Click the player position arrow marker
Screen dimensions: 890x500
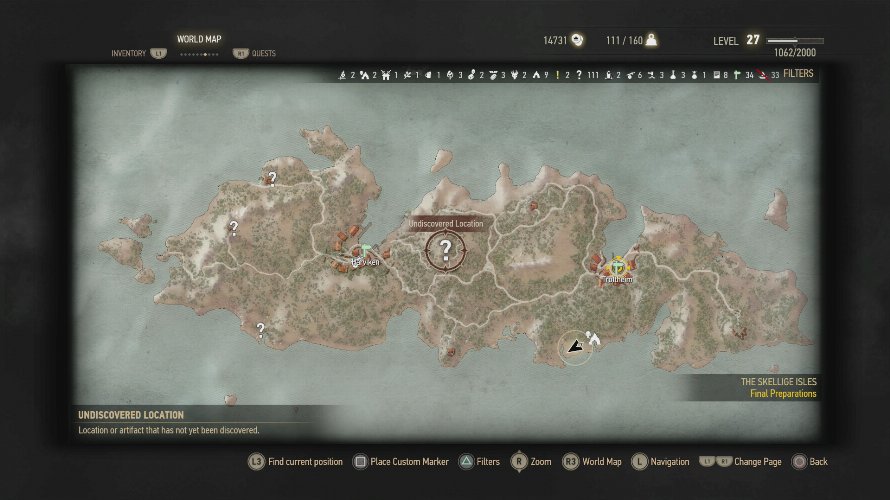(x=574, y=348)
